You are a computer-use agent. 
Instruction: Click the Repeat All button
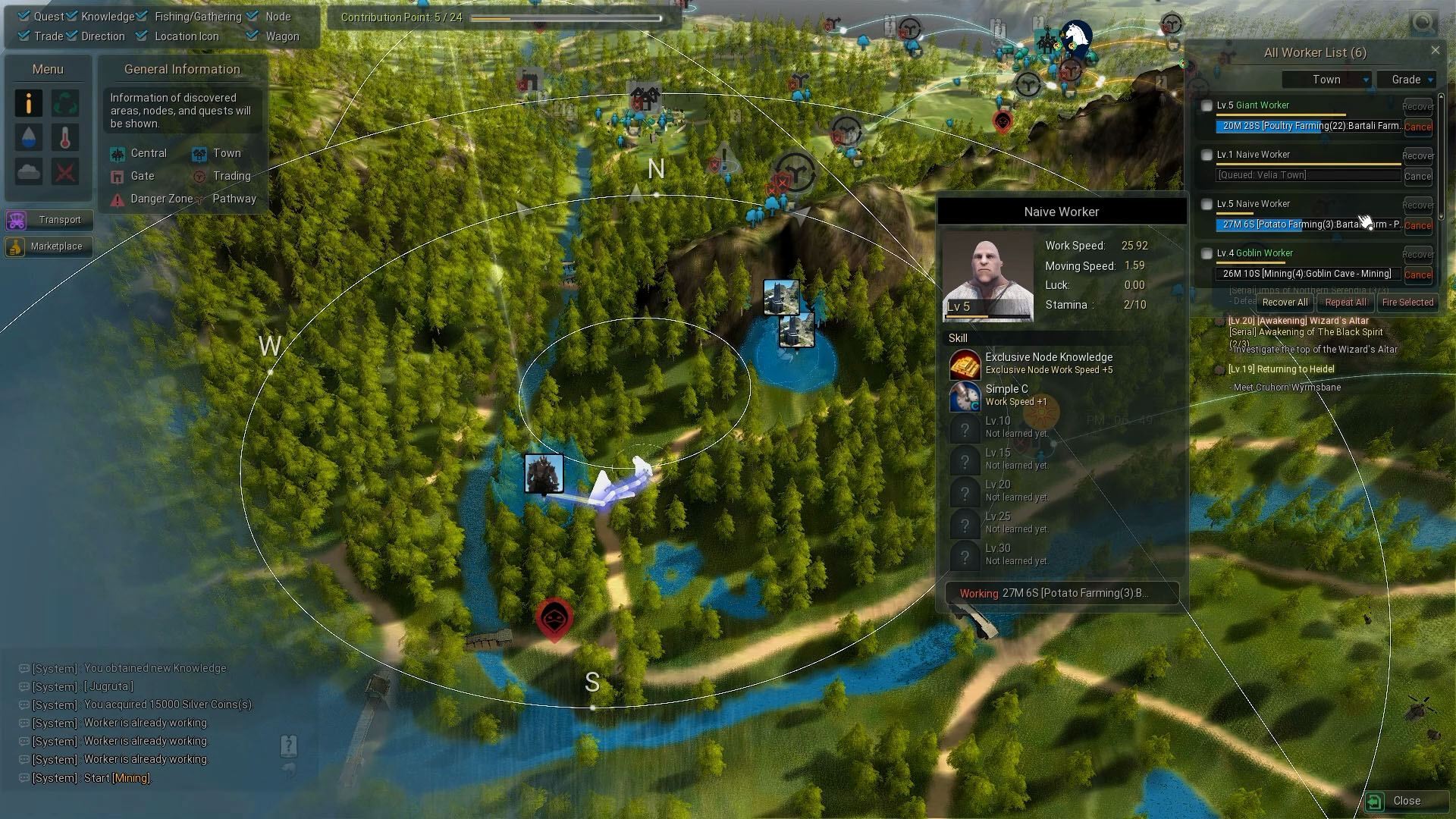coord(1345,302)
